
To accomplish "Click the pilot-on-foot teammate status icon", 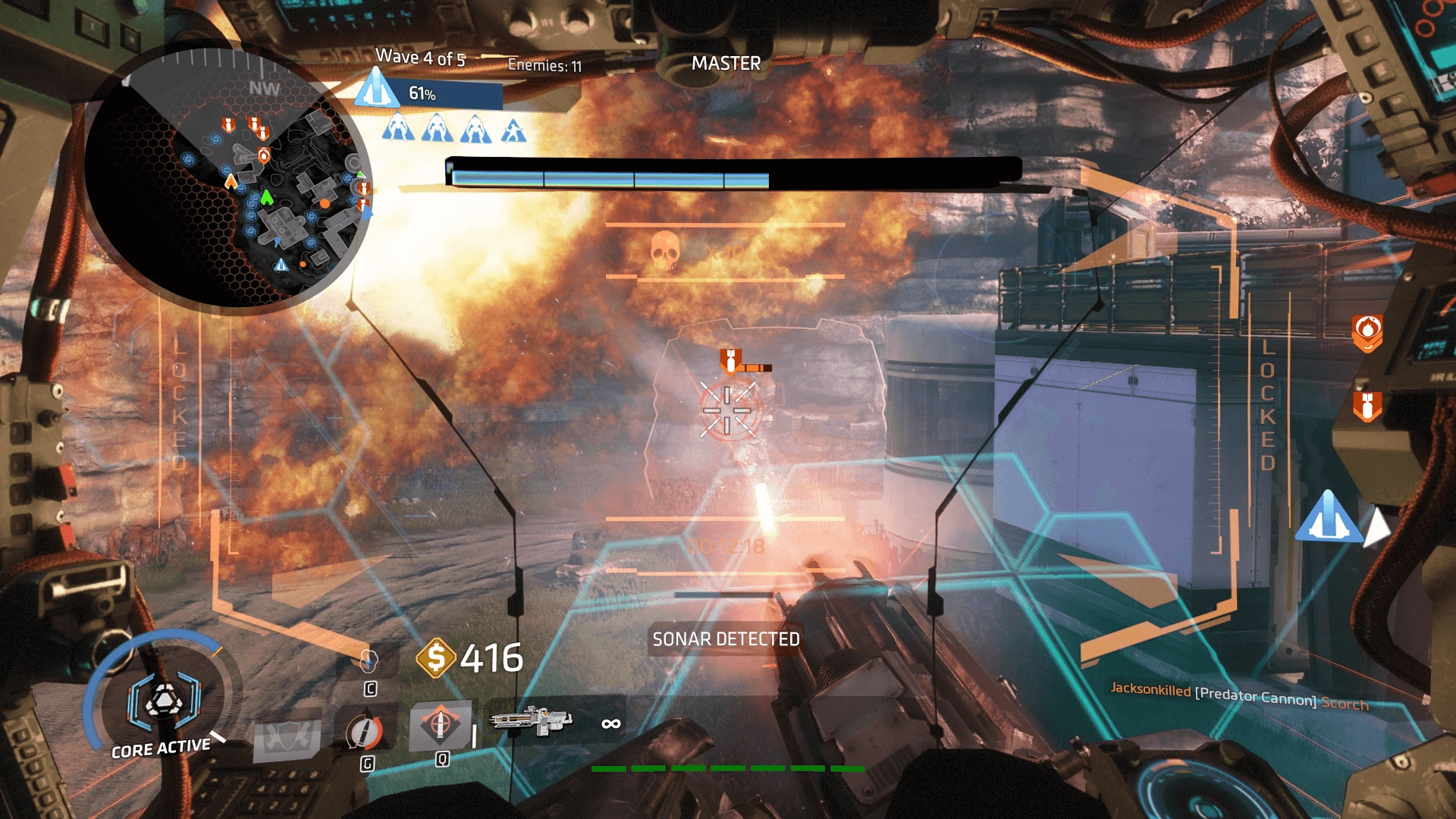I will pyautogui.click(x=513, y=130).
